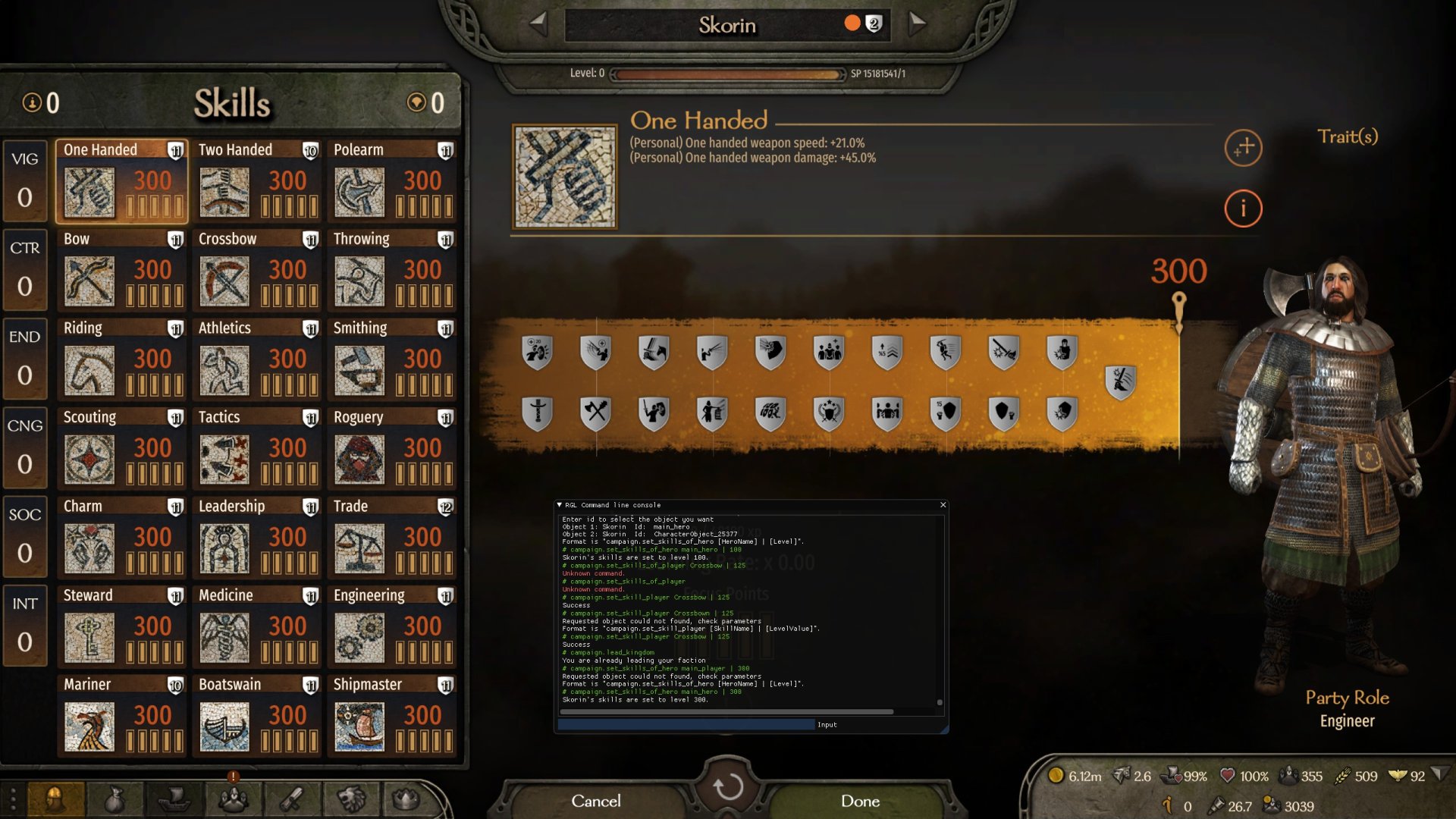Click the console Input field
The width and height of the screenshot is (1456, 819).
686,725
